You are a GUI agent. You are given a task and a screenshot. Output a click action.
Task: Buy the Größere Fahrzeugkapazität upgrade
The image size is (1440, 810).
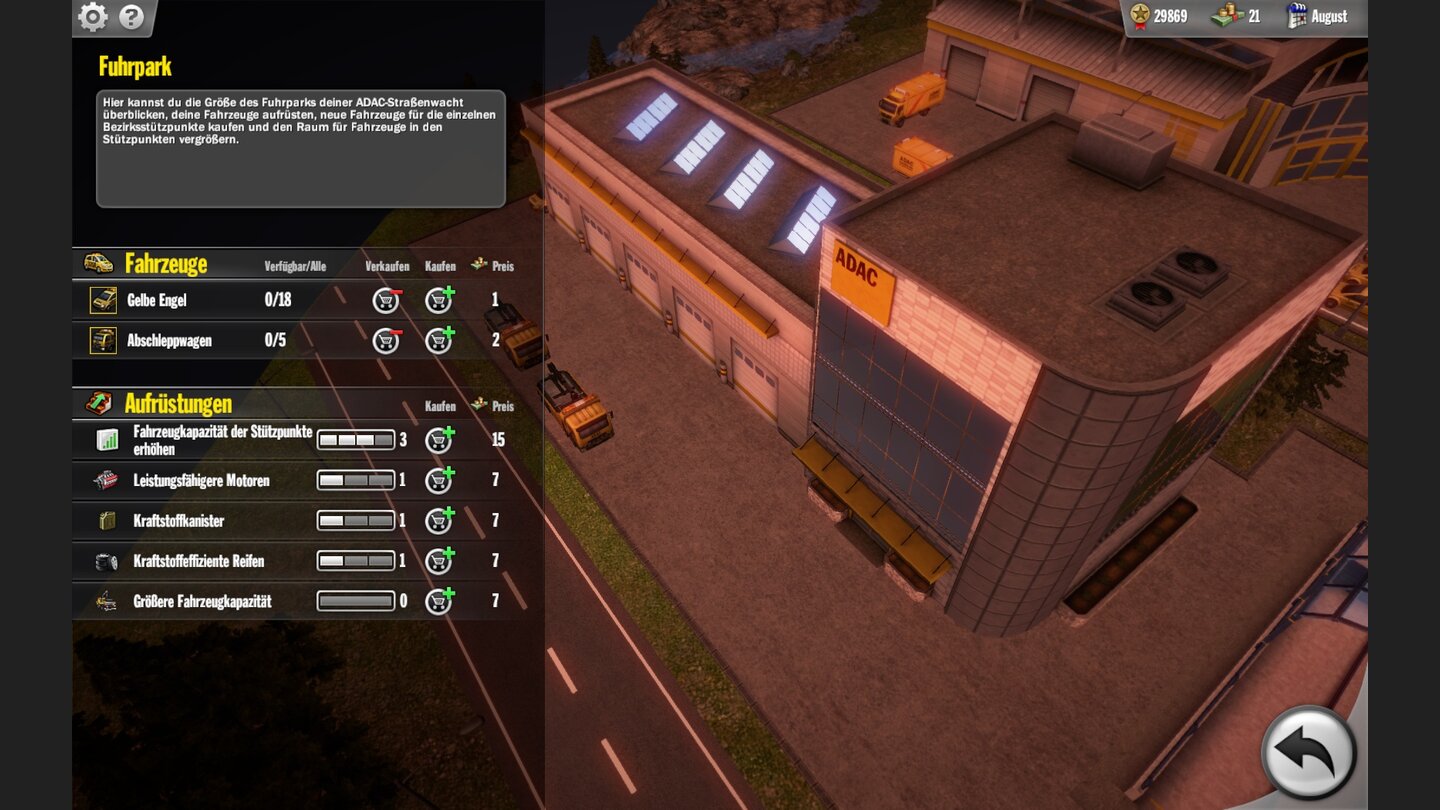[x=438, y=600]
